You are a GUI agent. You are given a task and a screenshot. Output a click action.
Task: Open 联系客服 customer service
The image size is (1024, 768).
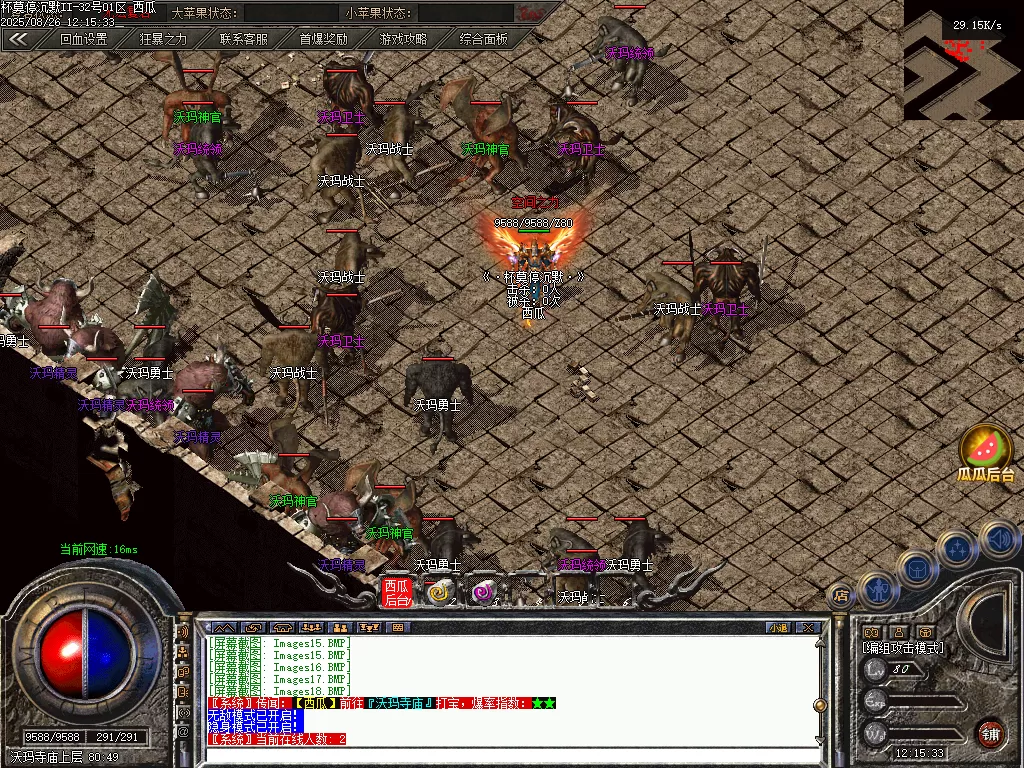point(244,39)
